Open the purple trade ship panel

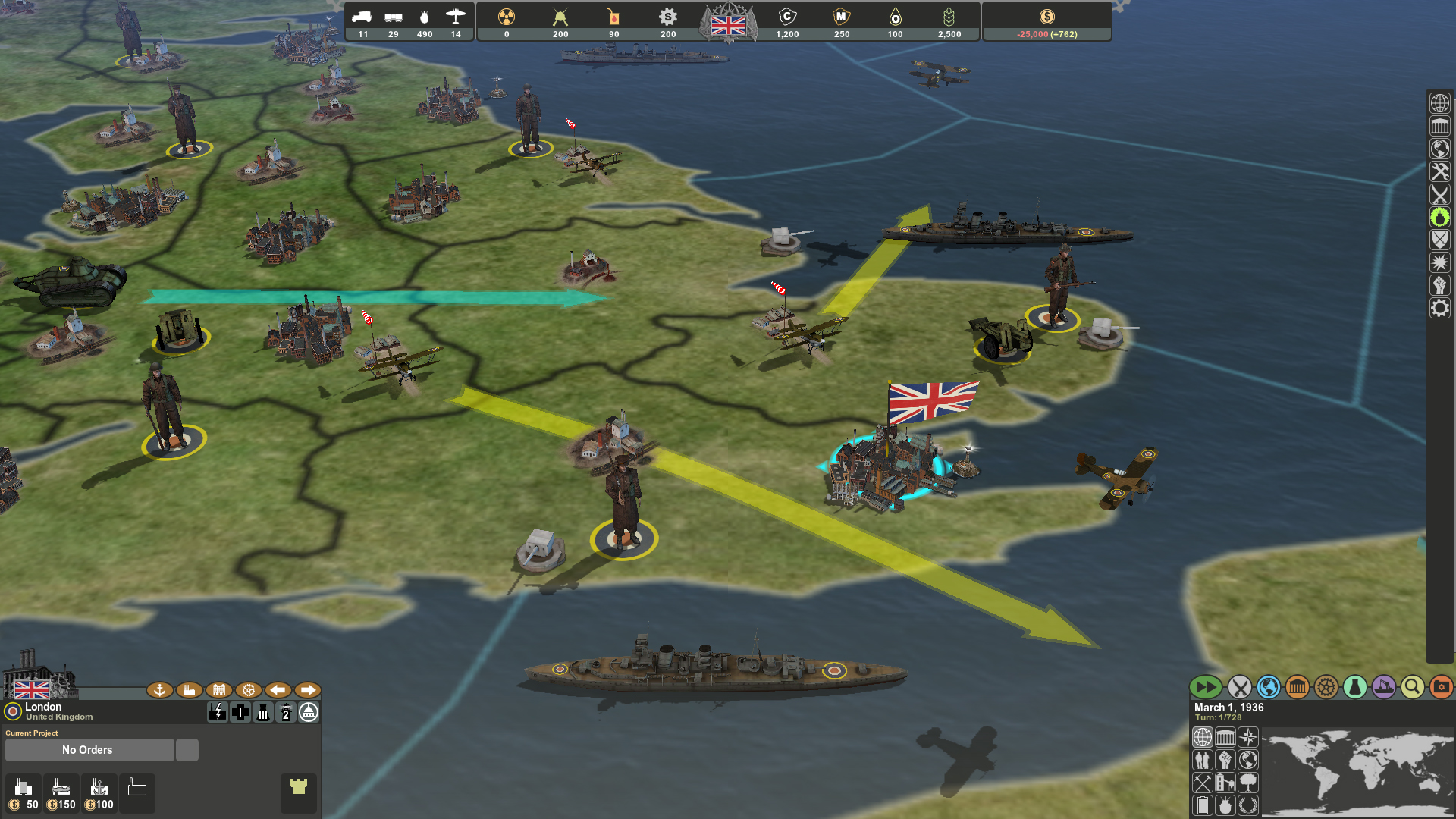pyautogui.click(x=1384, y=688)
